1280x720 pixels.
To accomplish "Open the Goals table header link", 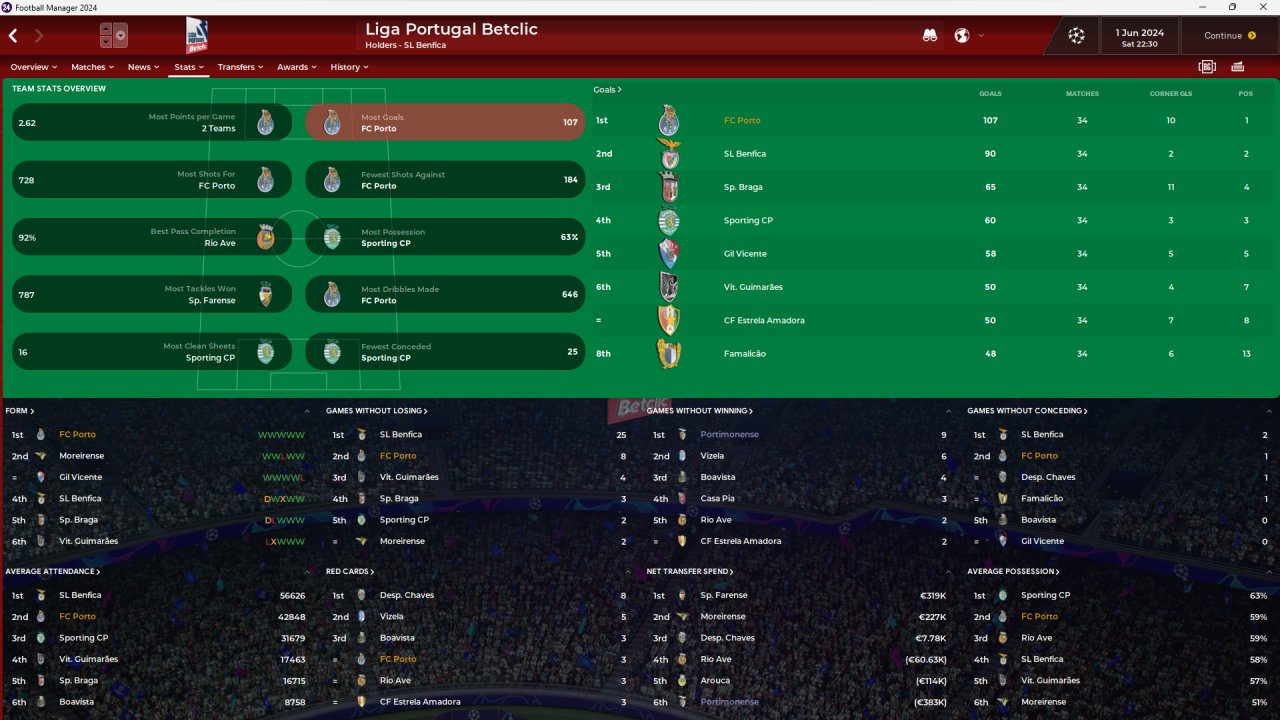I will [607, 90].
